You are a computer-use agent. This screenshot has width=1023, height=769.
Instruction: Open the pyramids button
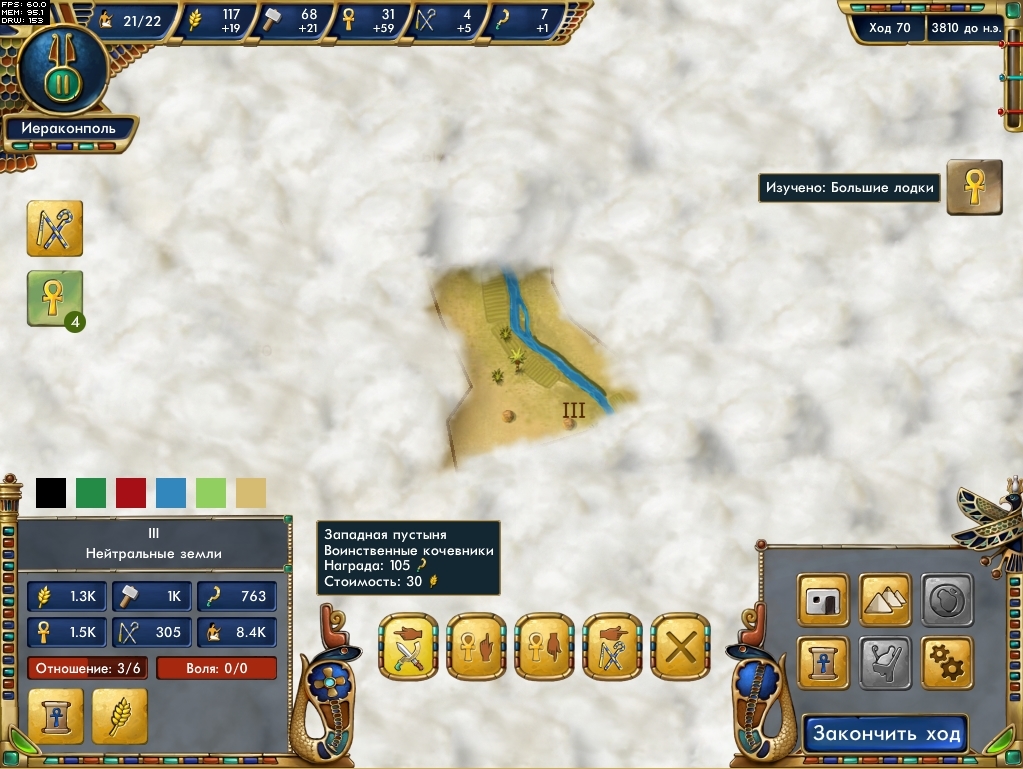[x=885, y=600]
